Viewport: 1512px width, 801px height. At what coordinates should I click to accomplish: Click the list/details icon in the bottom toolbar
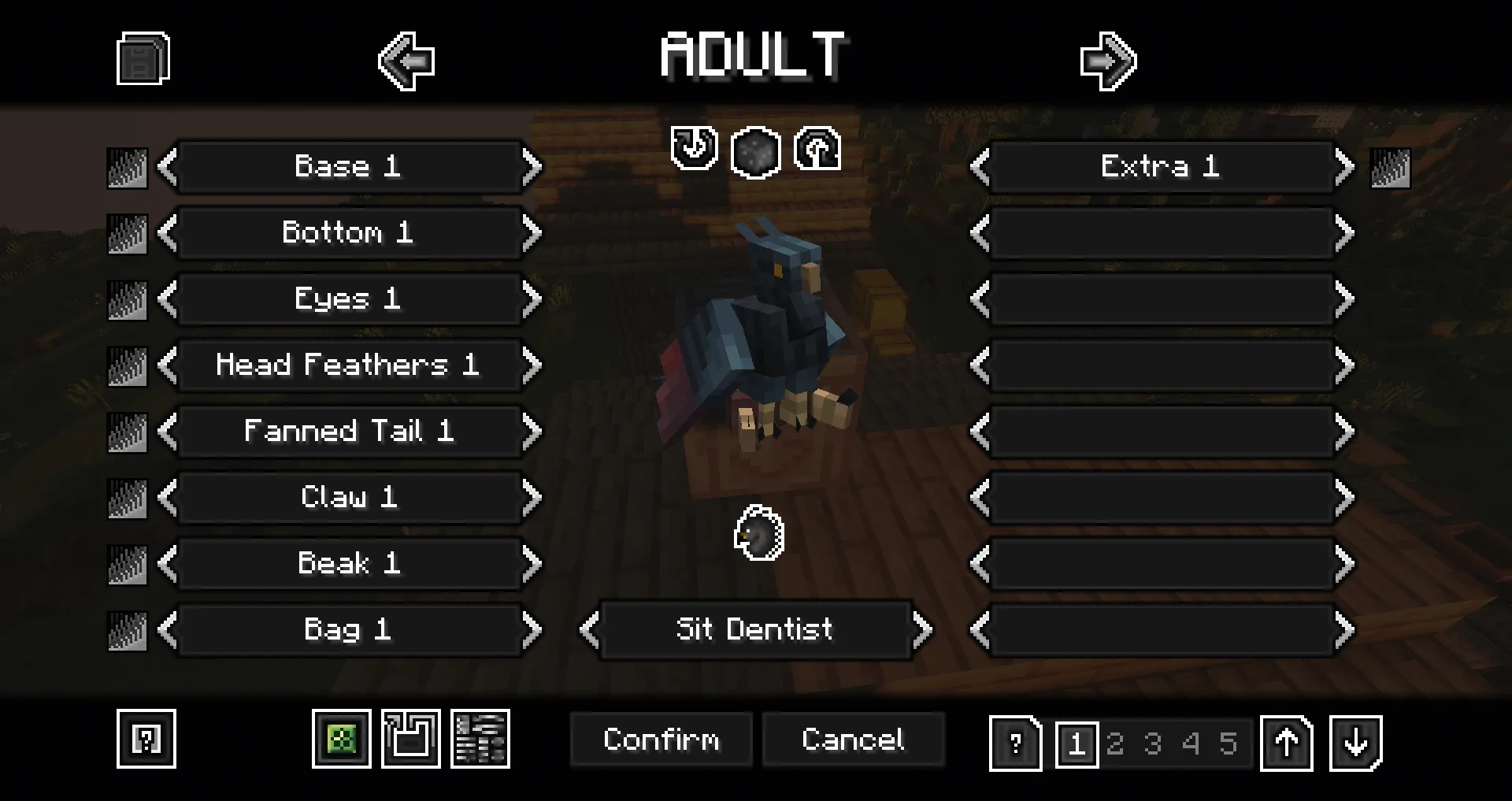pyautogui.click(x=480, y=739)
